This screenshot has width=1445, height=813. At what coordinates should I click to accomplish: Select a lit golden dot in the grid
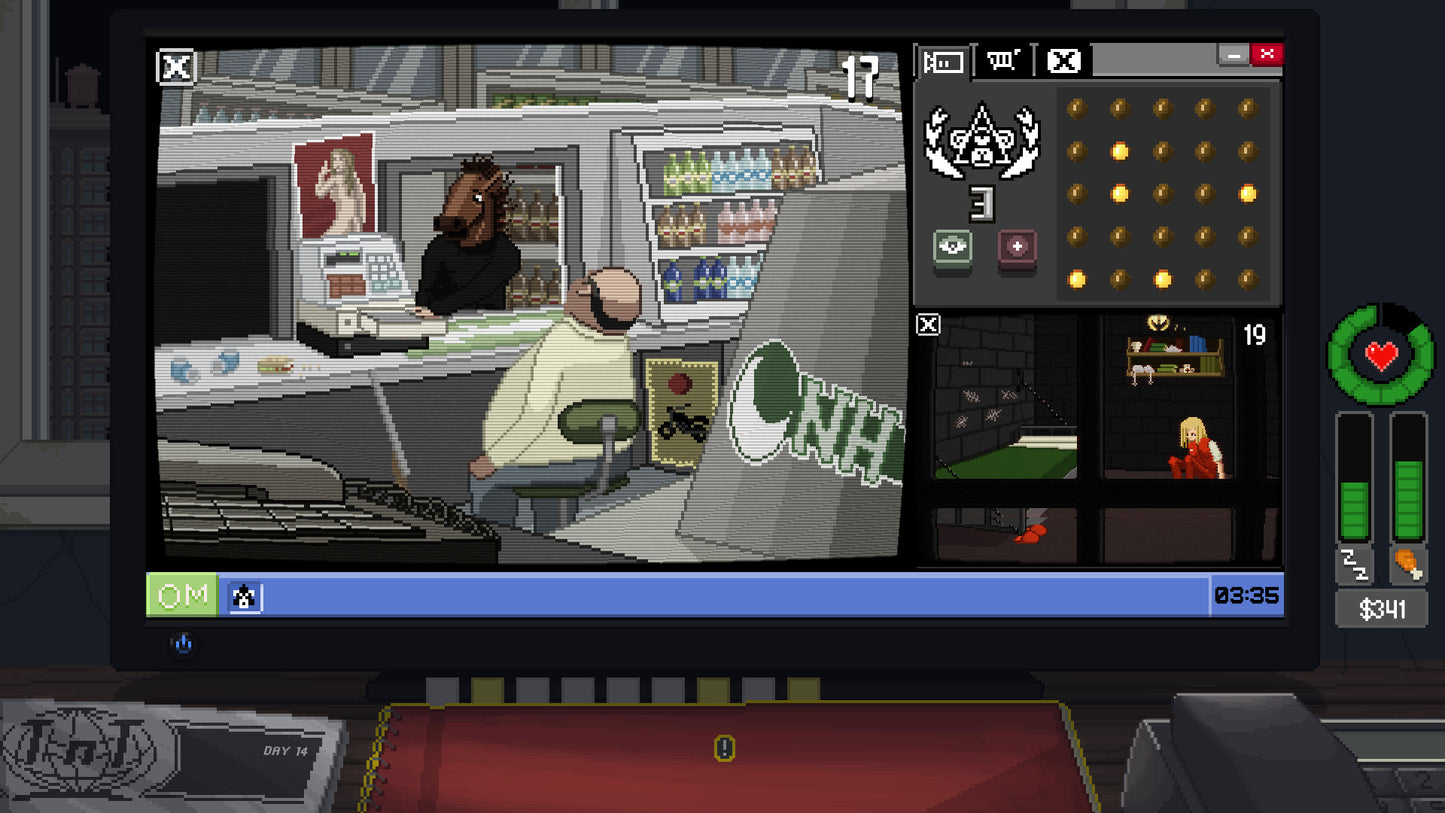[1119, 151]
